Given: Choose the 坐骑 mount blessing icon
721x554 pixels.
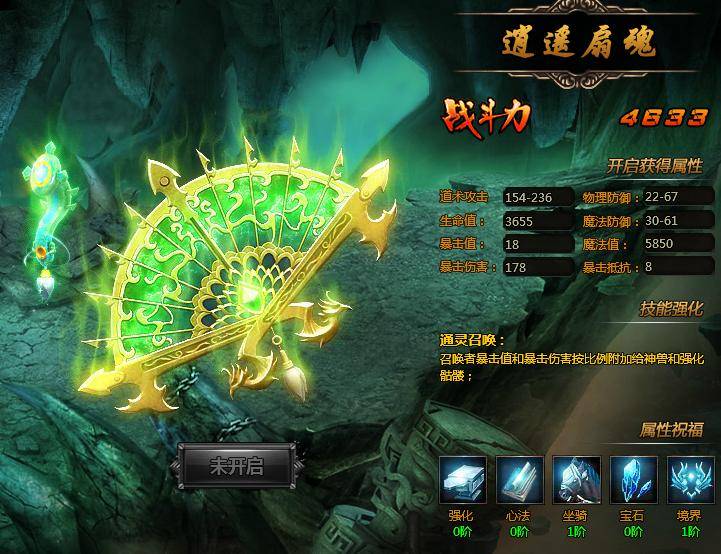Looking at the screenshot, I should 576,480.
